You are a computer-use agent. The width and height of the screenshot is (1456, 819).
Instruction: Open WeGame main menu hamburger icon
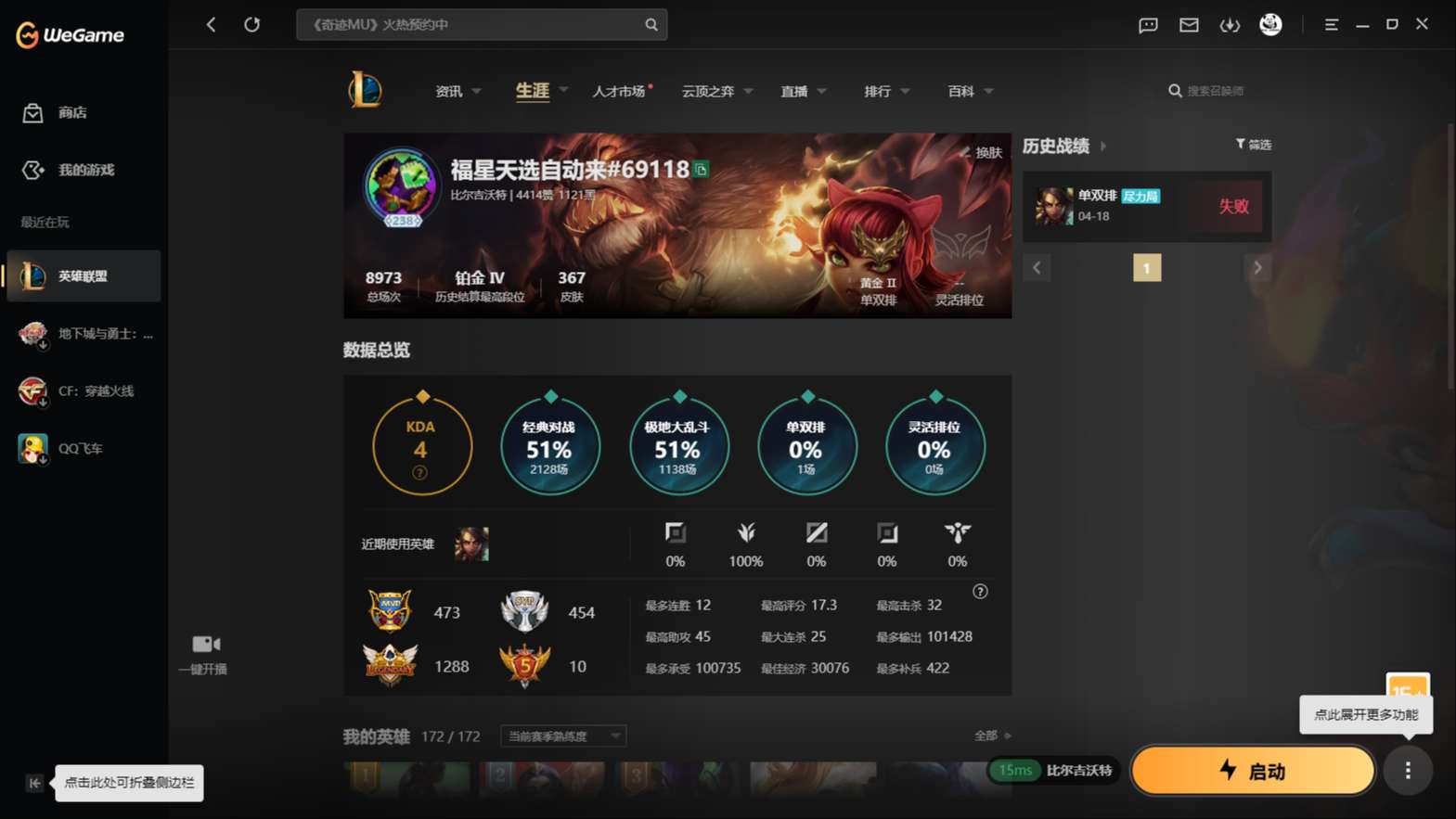[x=1332, y=25]
